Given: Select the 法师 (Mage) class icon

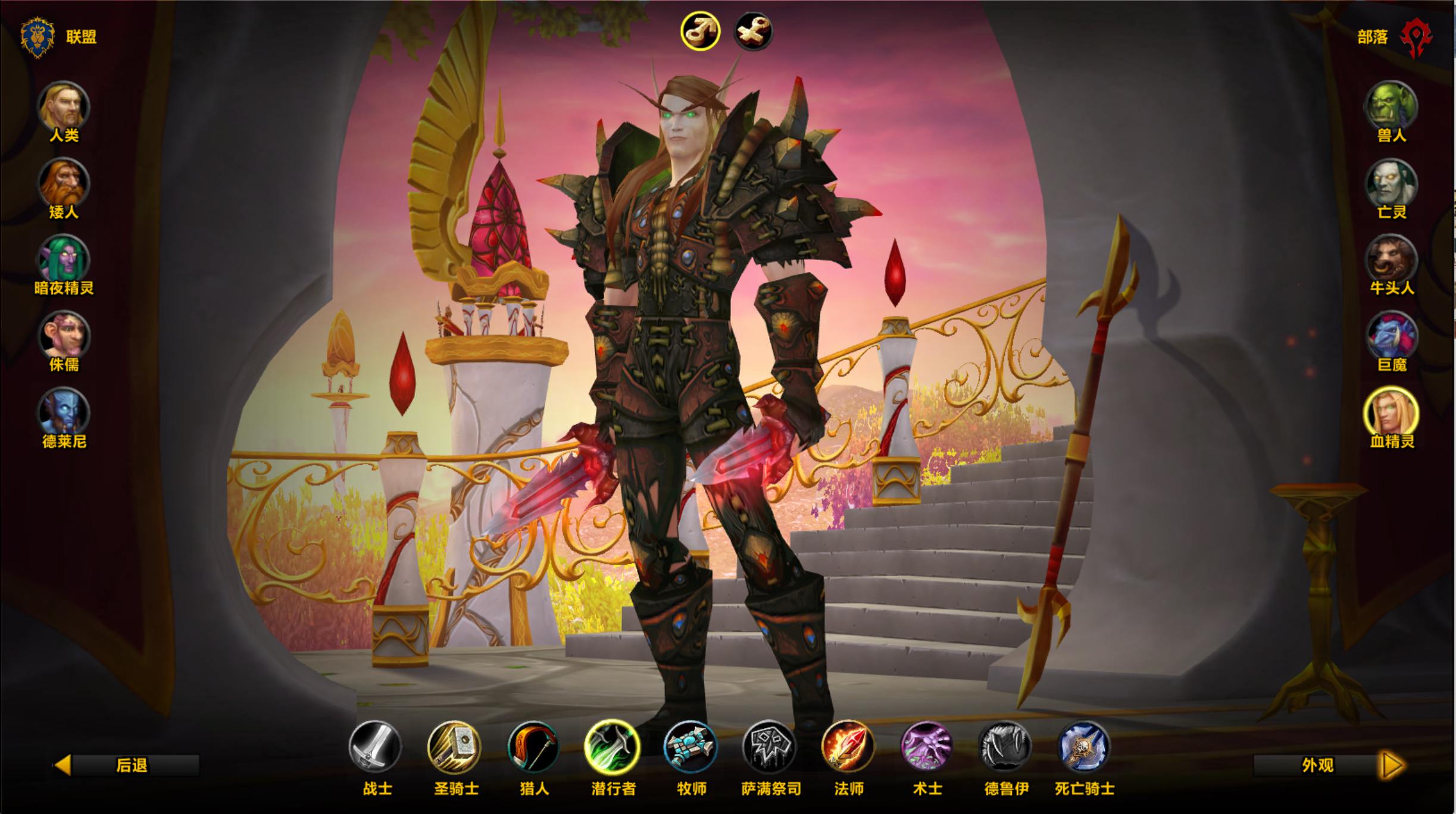Looking at the screenshot, I should coord(848,746).
